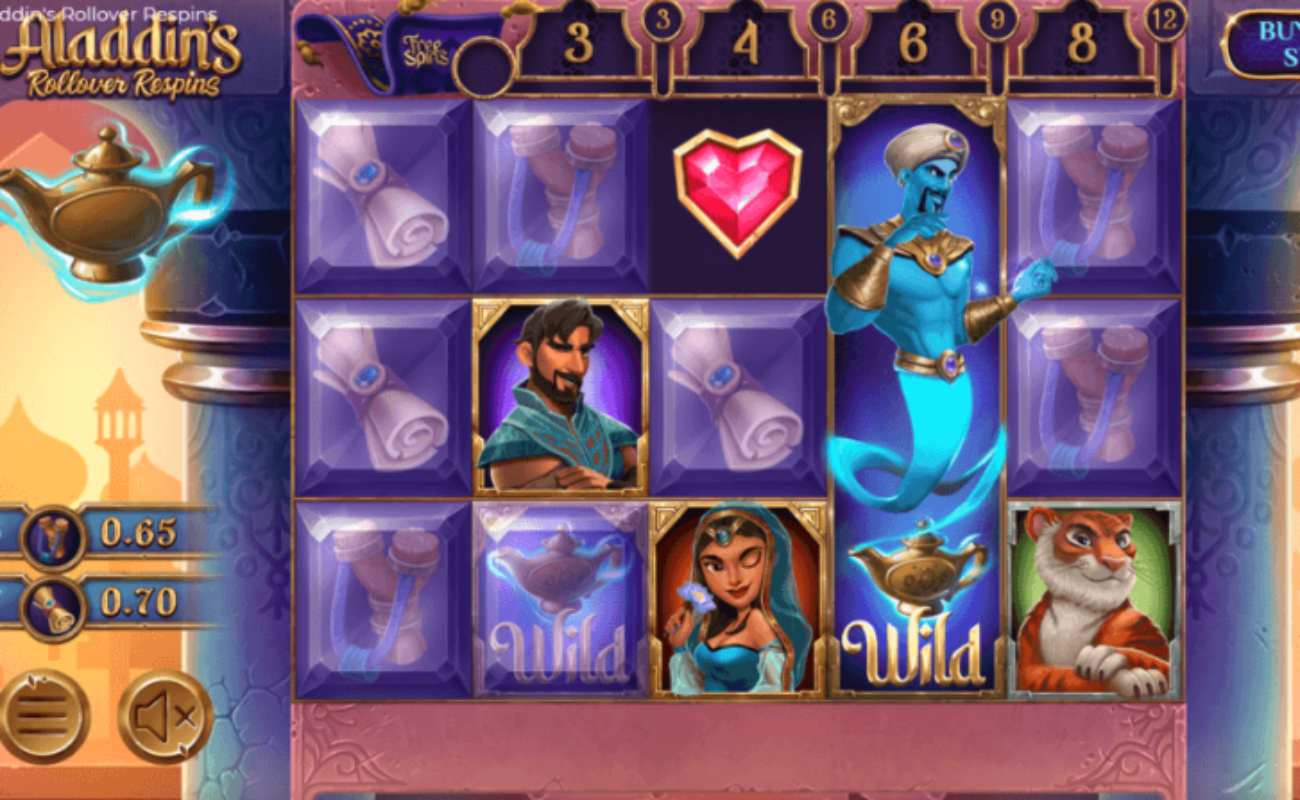1300x800 pixels.
Task: Select the number 3 on the respin meter
Action: pyautogui.click(x=578, y=42)
